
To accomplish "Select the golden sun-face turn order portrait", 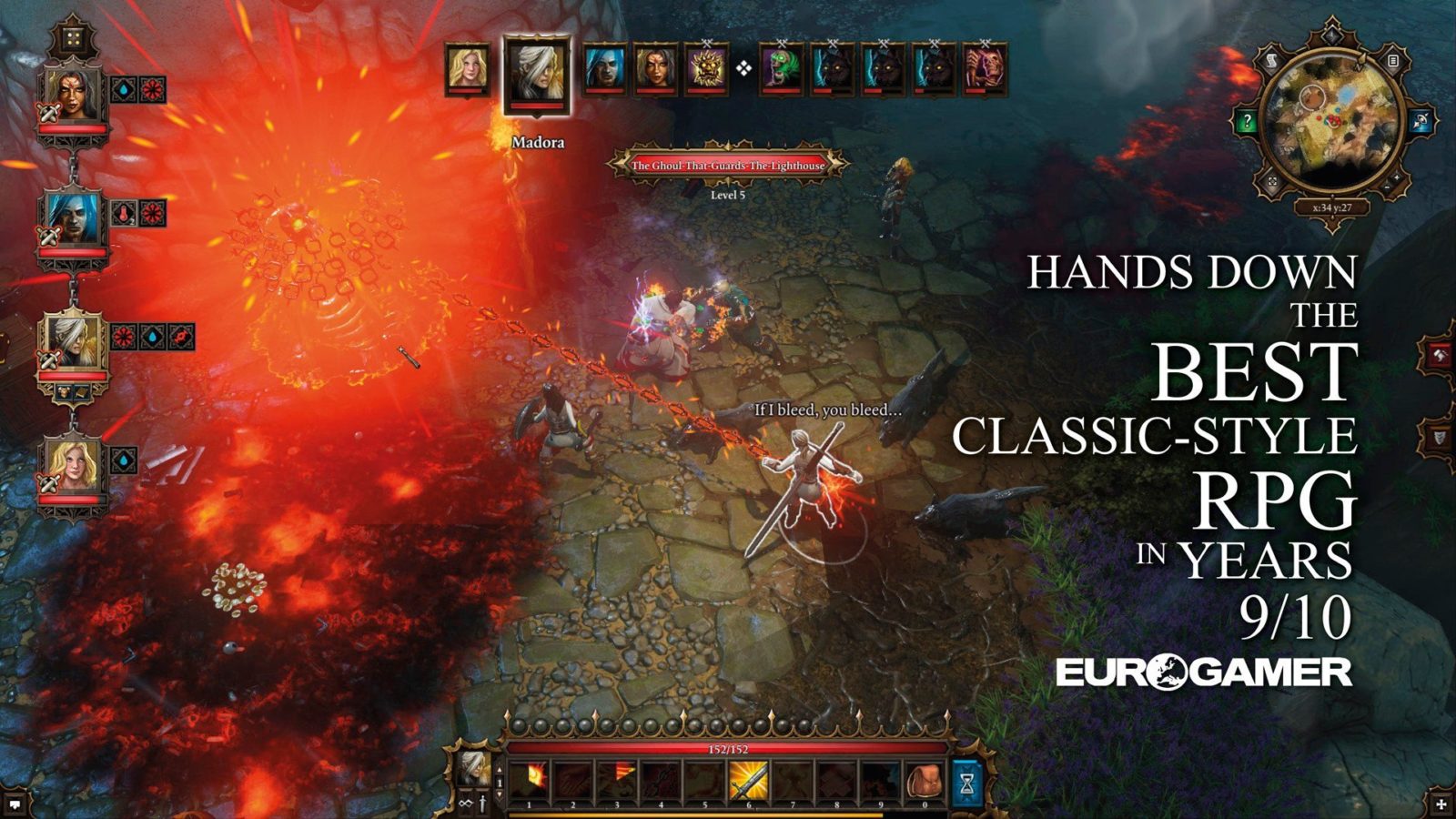I will click(707, 68).
